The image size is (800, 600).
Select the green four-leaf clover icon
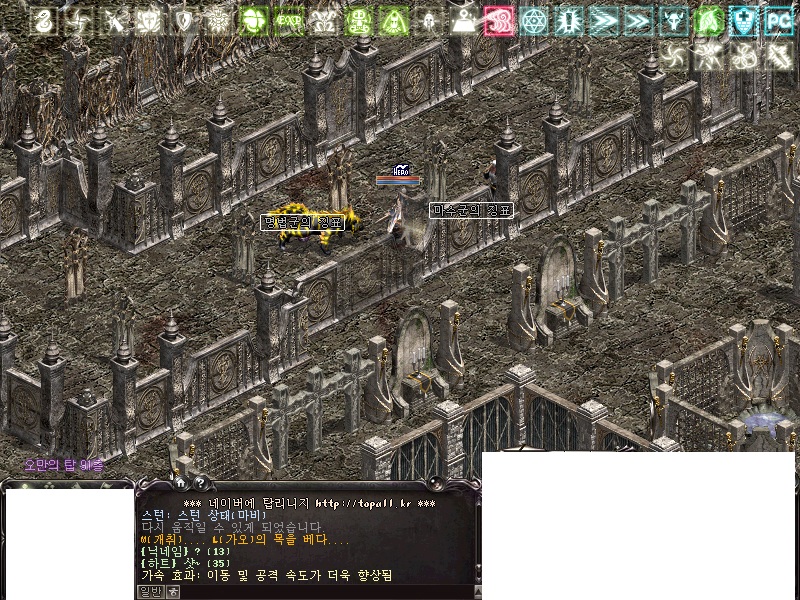pyautogui.click(x=254, y=20)
